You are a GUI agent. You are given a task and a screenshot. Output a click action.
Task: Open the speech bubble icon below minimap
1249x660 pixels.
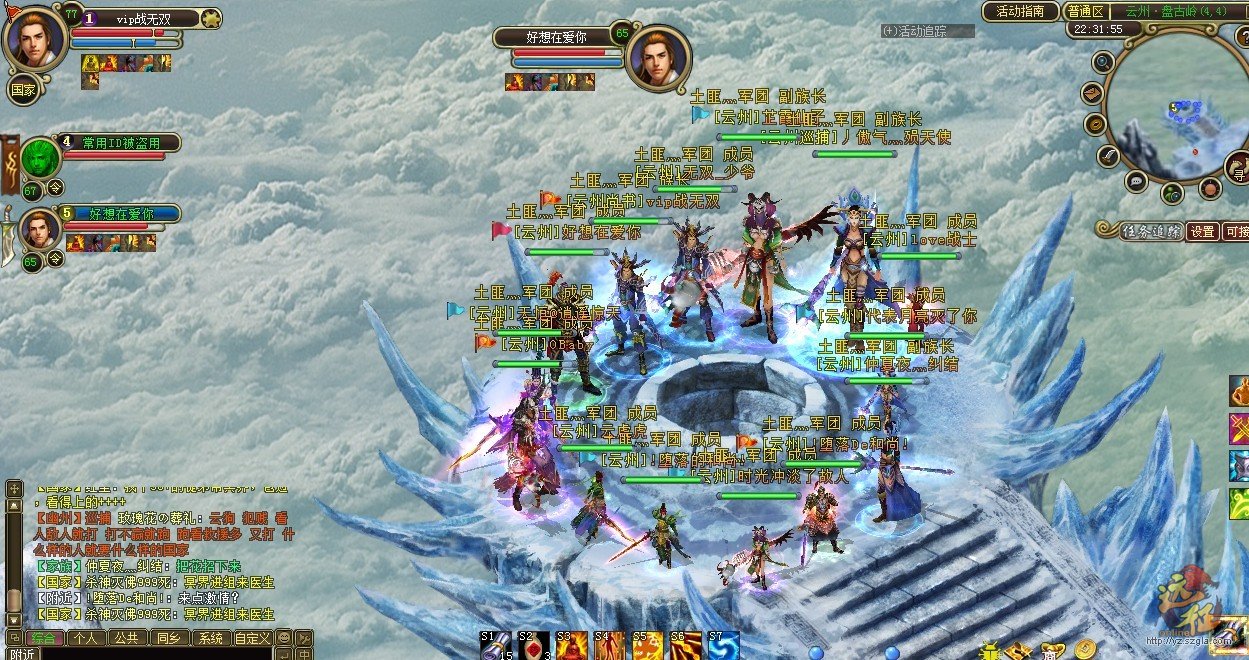coord(1136,181)
